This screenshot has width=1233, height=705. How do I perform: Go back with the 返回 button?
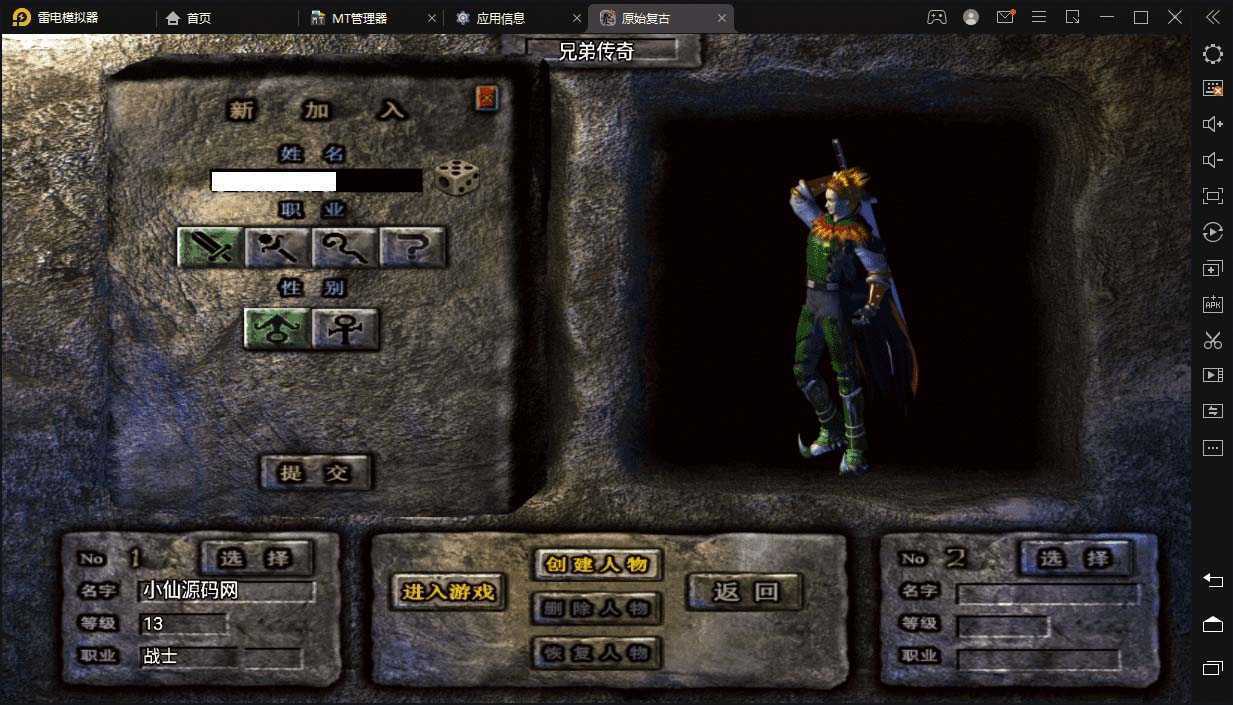click(745, 592)
